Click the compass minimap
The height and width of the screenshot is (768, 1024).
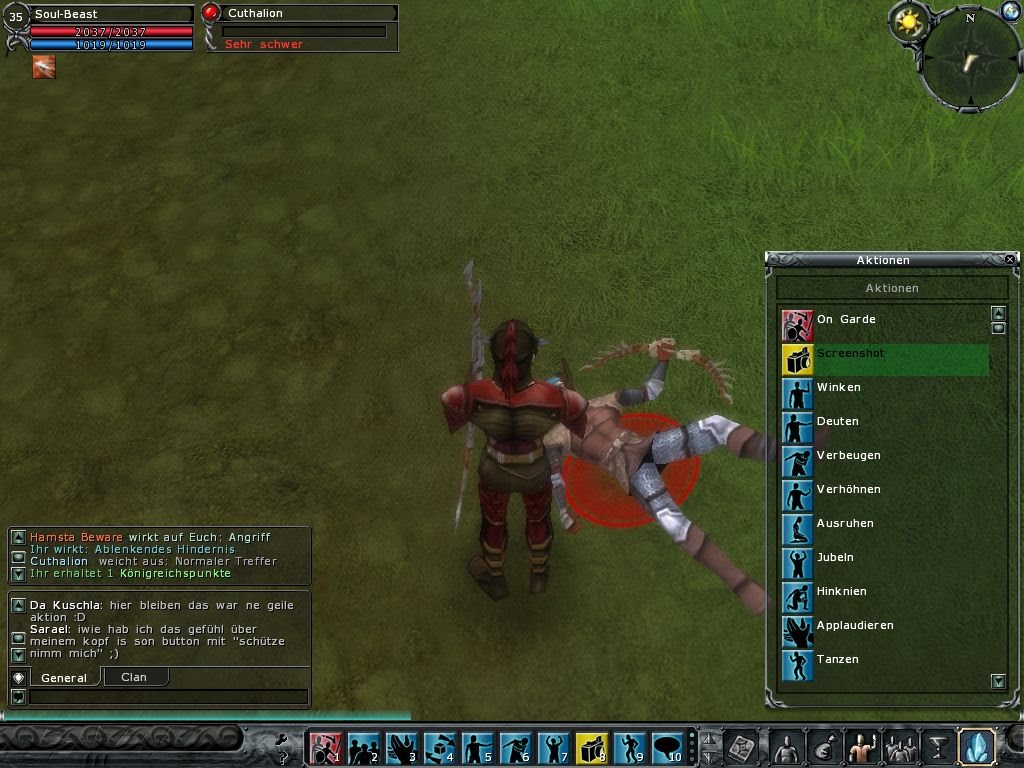[969, 60]
